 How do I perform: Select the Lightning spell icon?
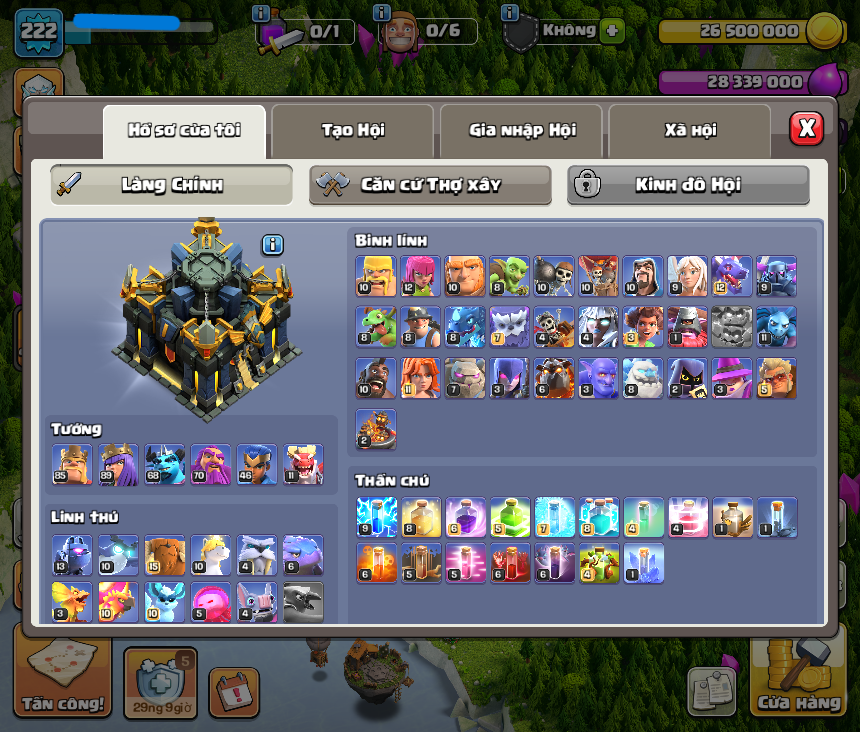pyautogui.click(x=376, y=516)
